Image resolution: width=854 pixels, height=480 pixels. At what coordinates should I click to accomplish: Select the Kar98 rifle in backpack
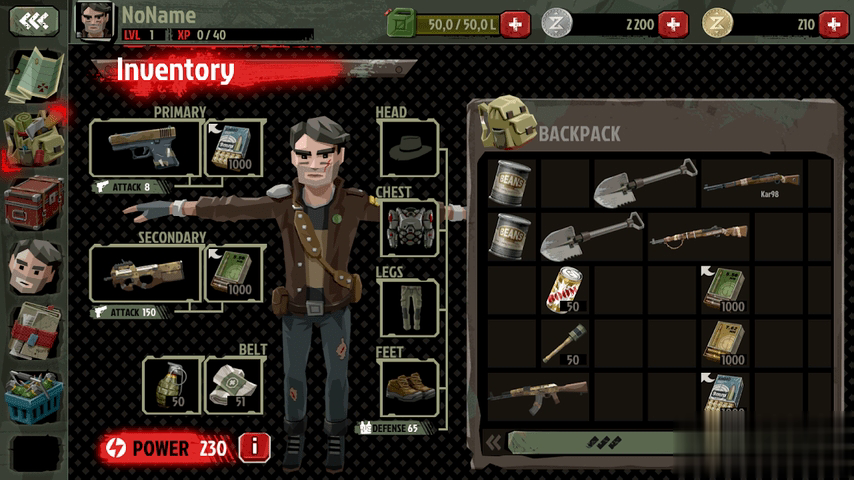point(753,183)
